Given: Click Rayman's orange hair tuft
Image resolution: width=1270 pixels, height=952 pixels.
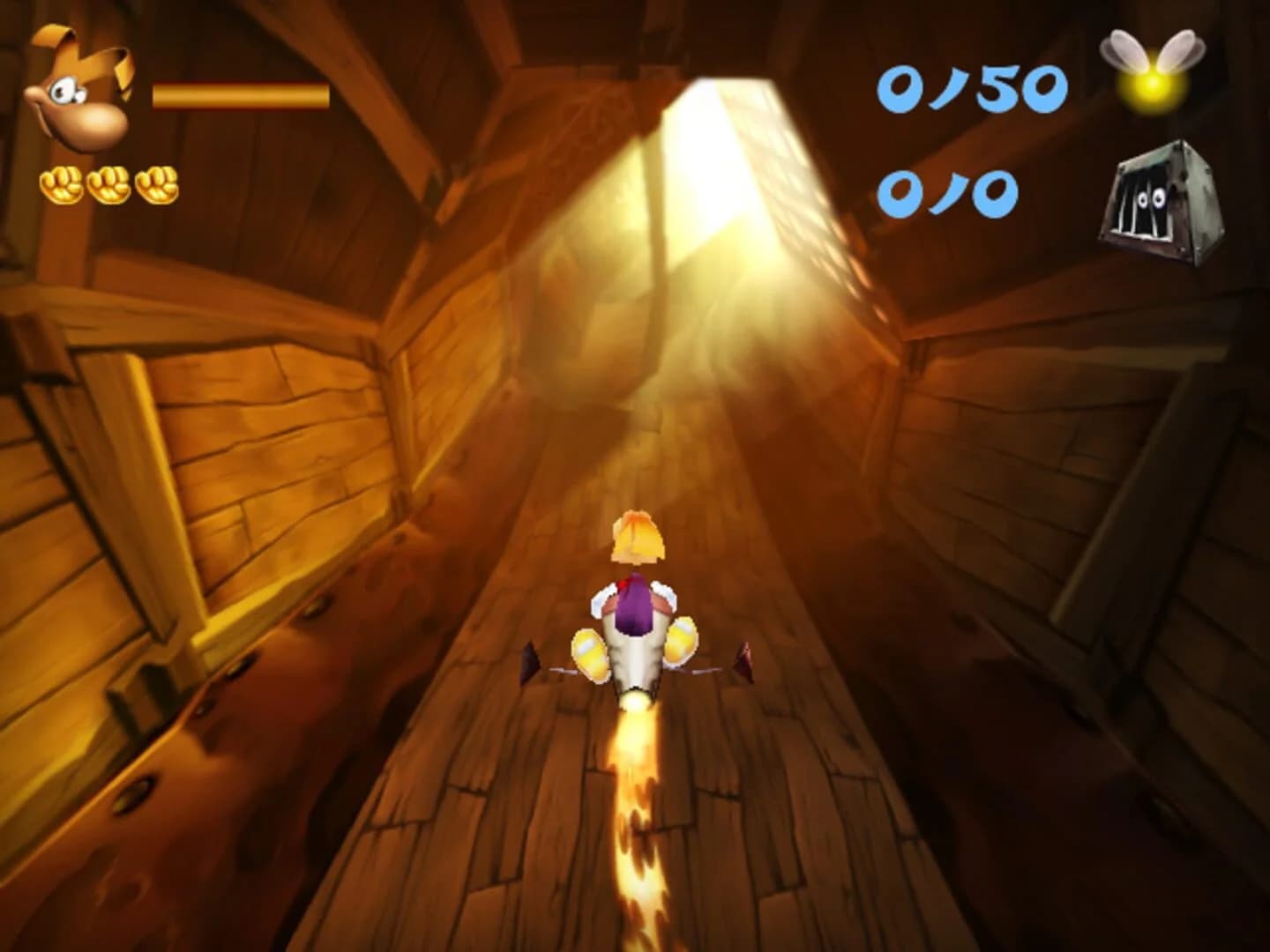Looking at the screenshot, I should click(x=637, y=533).
